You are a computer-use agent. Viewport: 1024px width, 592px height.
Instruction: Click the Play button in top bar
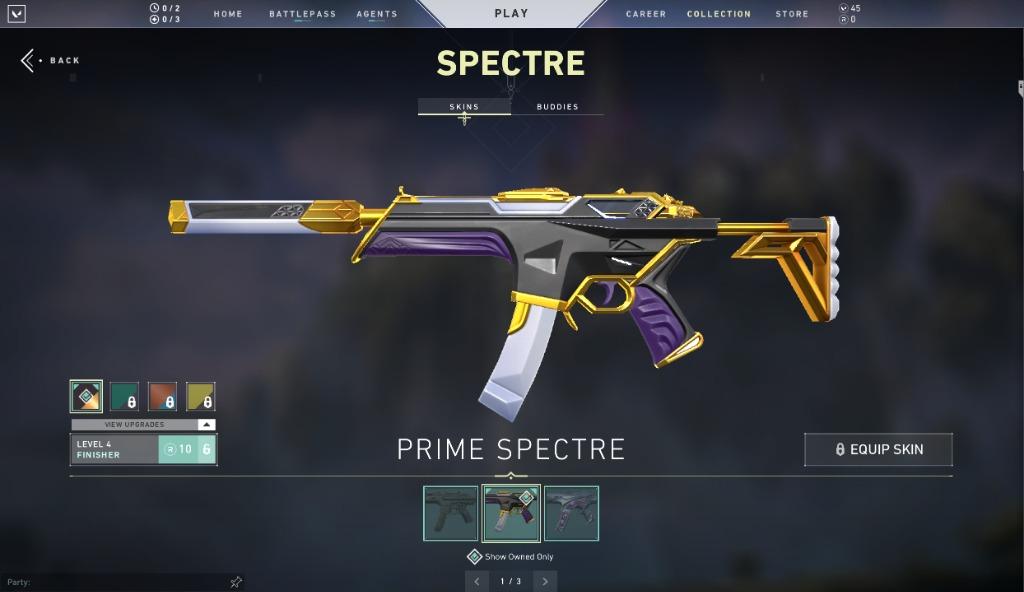tap(511, 14)
